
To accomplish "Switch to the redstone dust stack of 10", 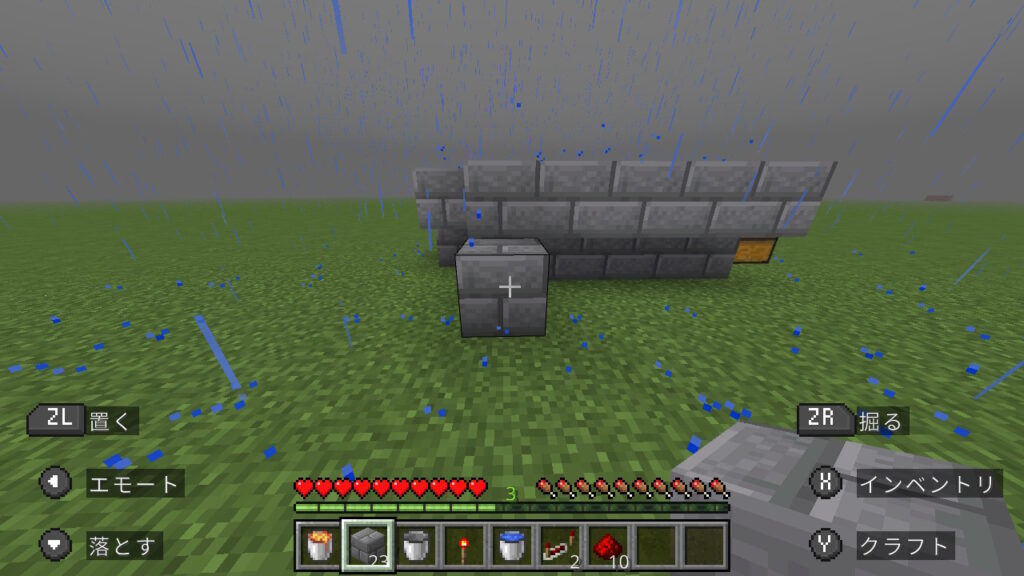I will [608, 546].
